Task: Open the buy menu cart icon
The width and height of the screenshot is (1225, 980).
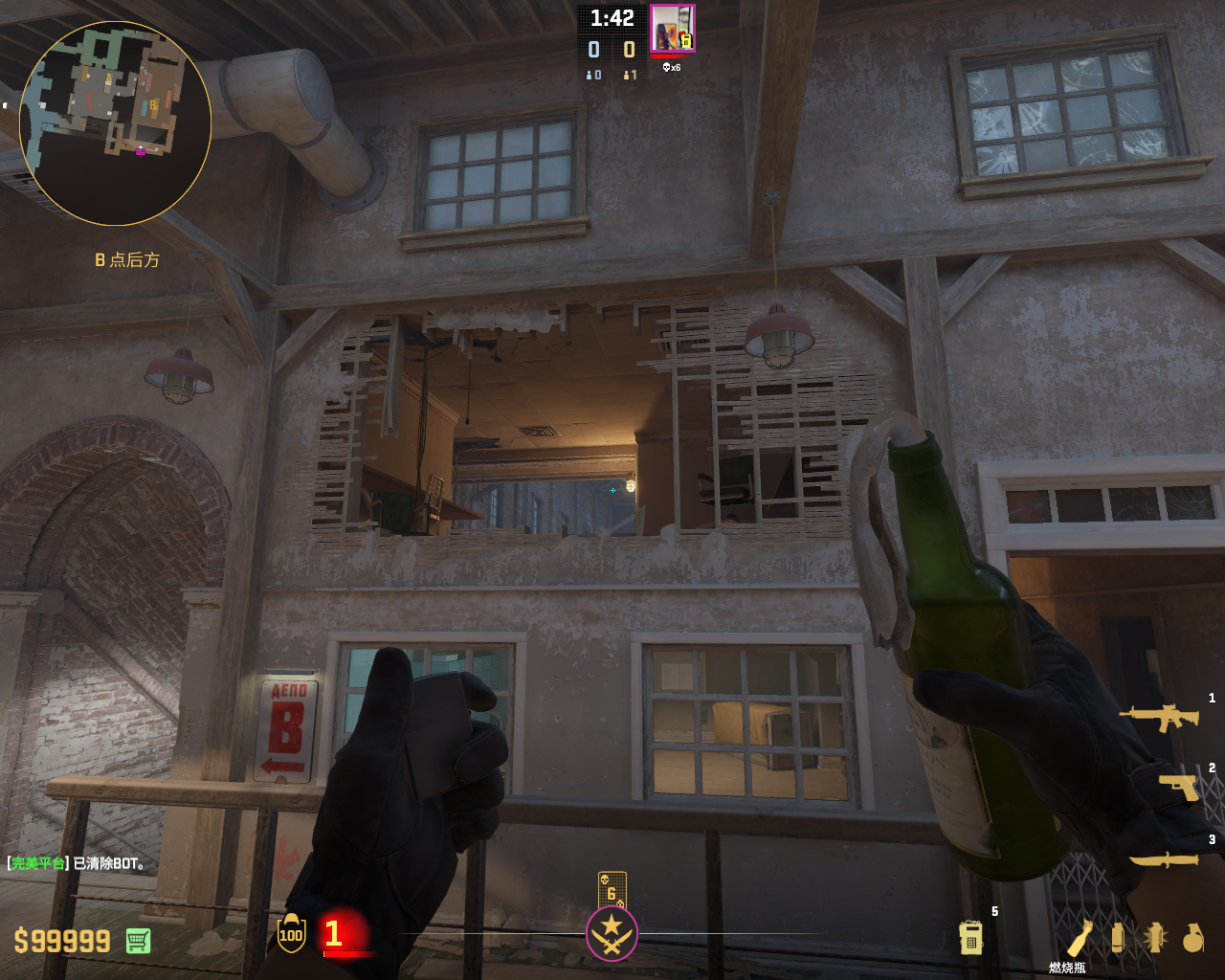Action: pyautogui.click(x=138, y=941)
